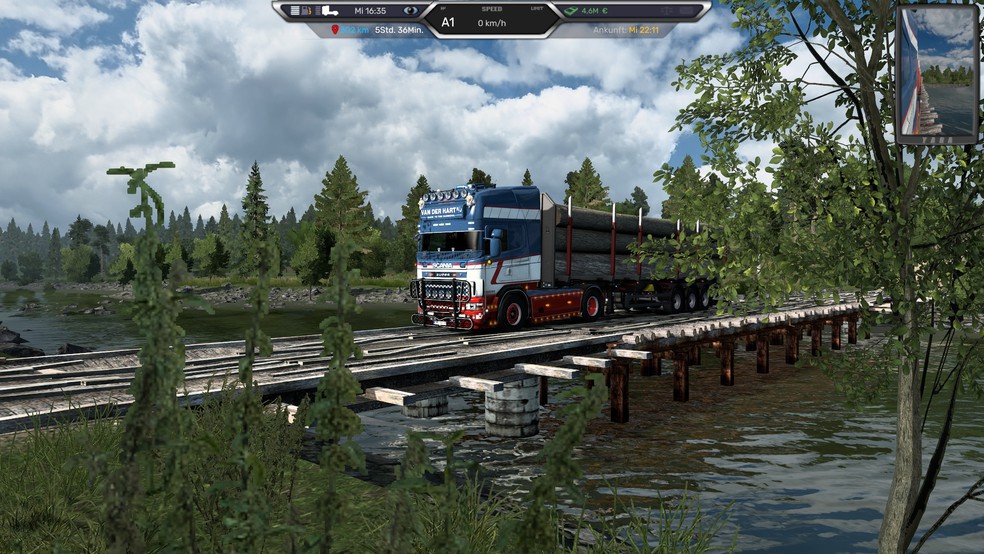This screenshot has width=984, height=554.
Task: Click the right side mirror view
Action: pos(936,74)
